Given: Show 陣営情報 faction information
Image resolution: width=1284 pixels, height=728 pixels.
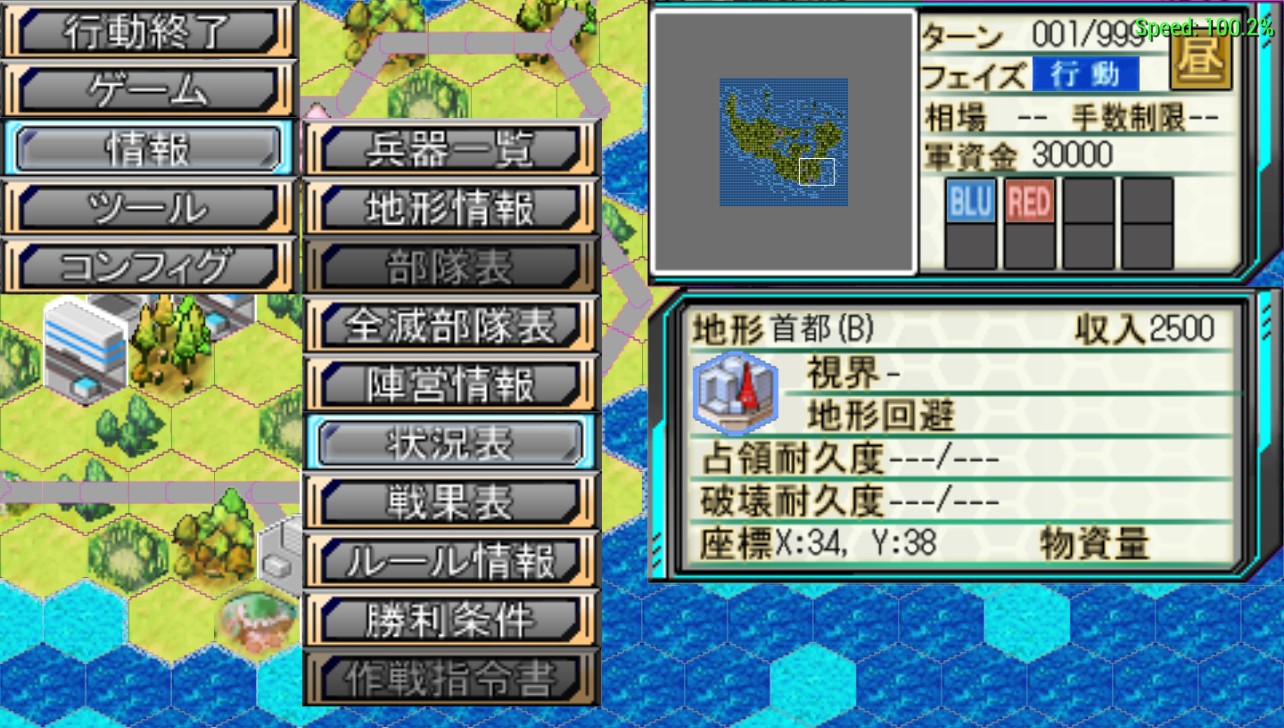Looking at the screenshot, I should click(x=451, y=385).
